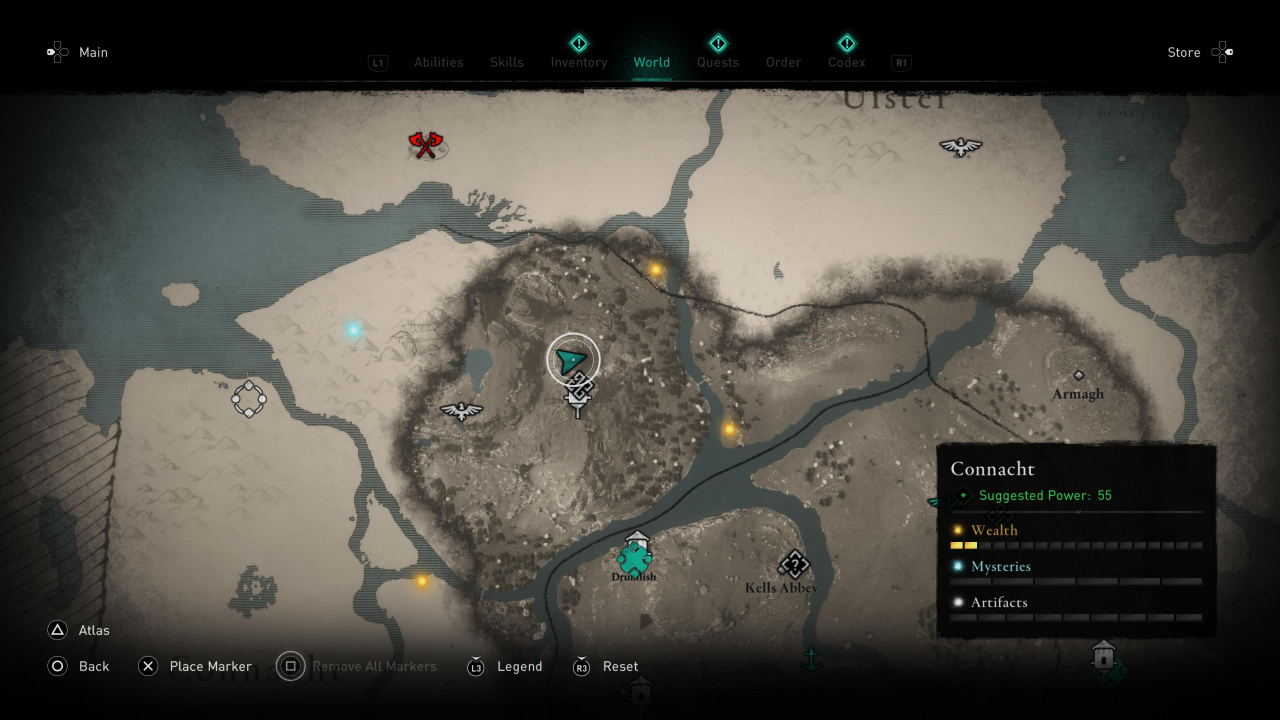1280x720 pixels.
Task: Switch to the Abilities tab
Action: coord(438,62)
